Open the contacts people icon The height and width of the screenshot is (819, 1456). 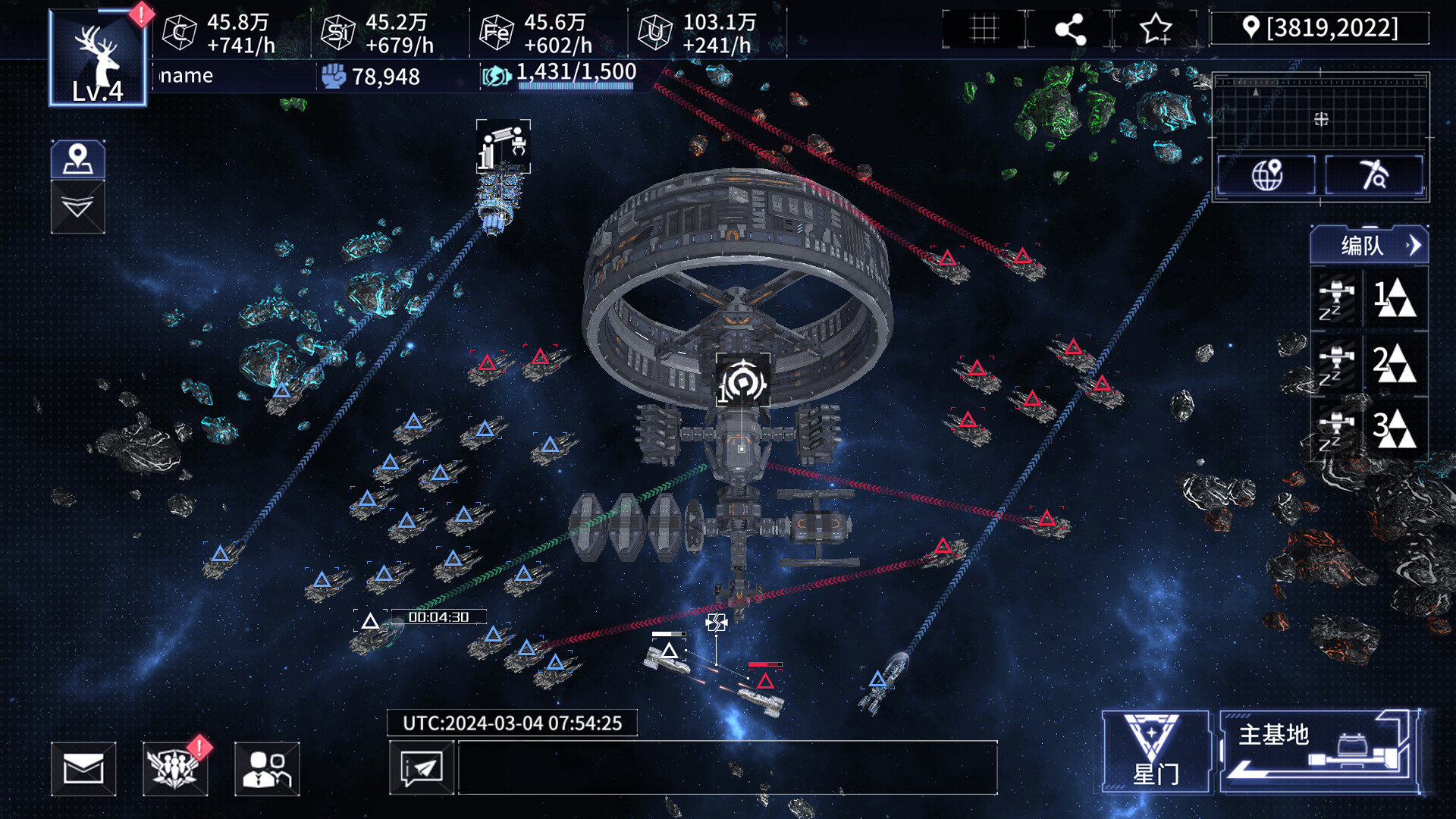(267, 769)
